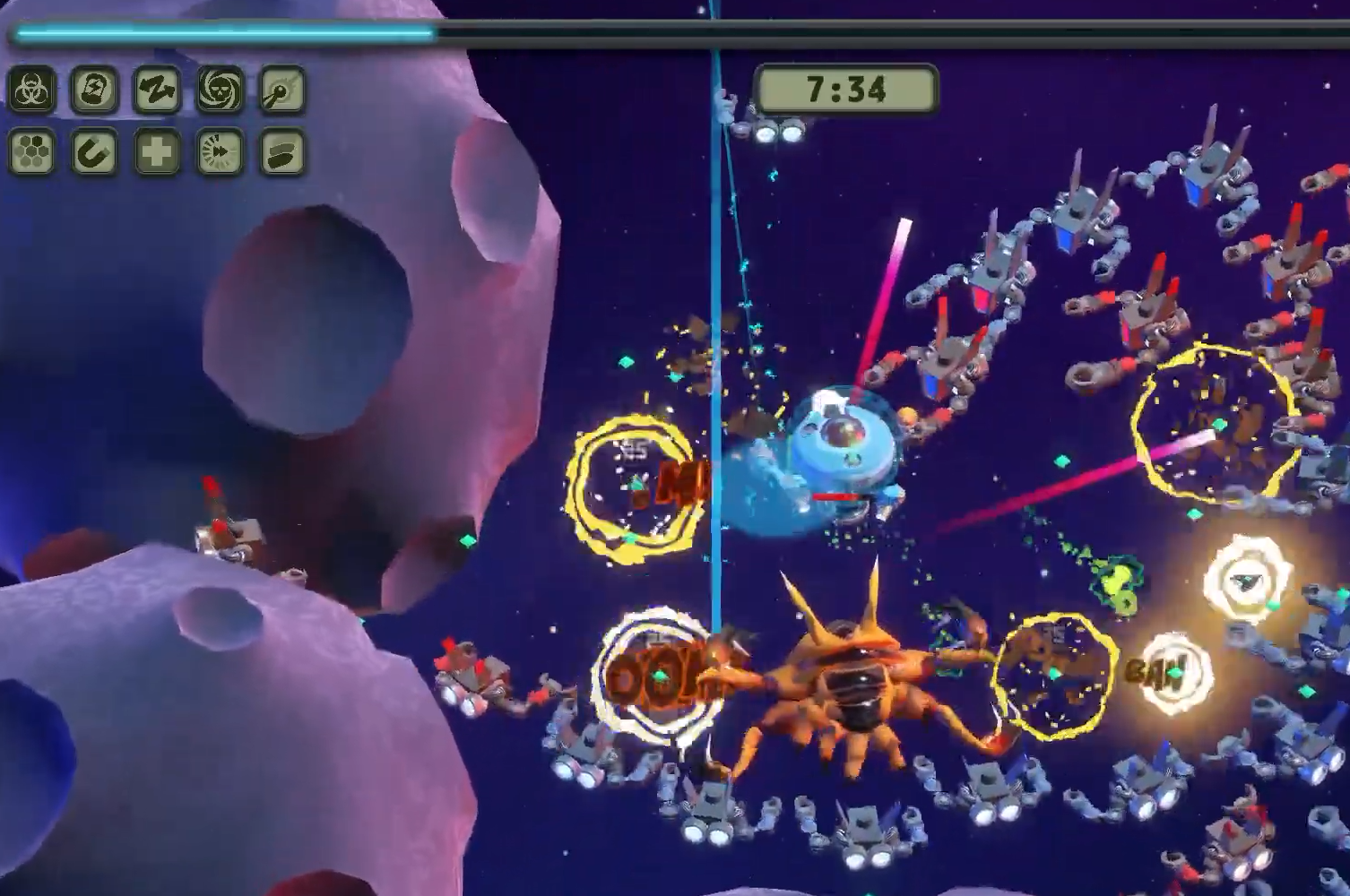Click the hexagon cluster upgrade icon

tap(32, 154)
